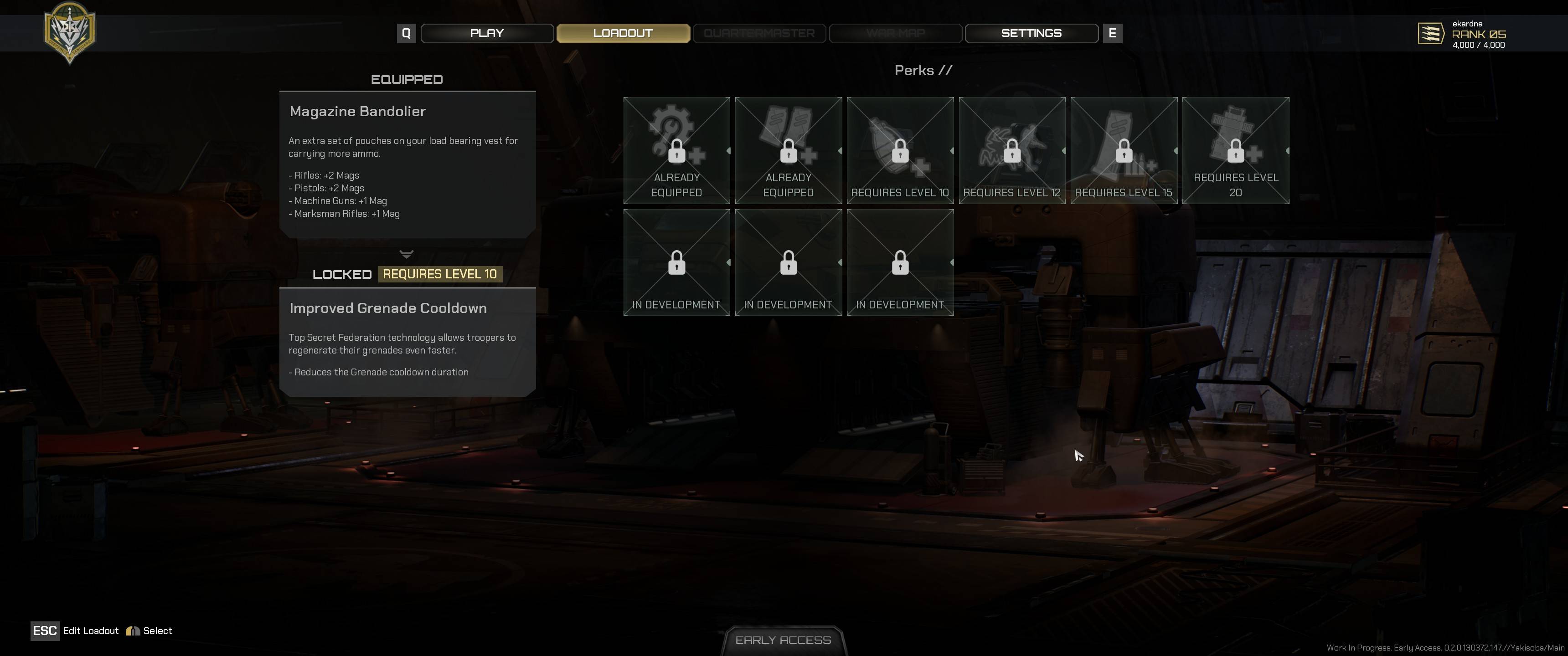Open the ekardna rank profile badge

[1463, 35]
